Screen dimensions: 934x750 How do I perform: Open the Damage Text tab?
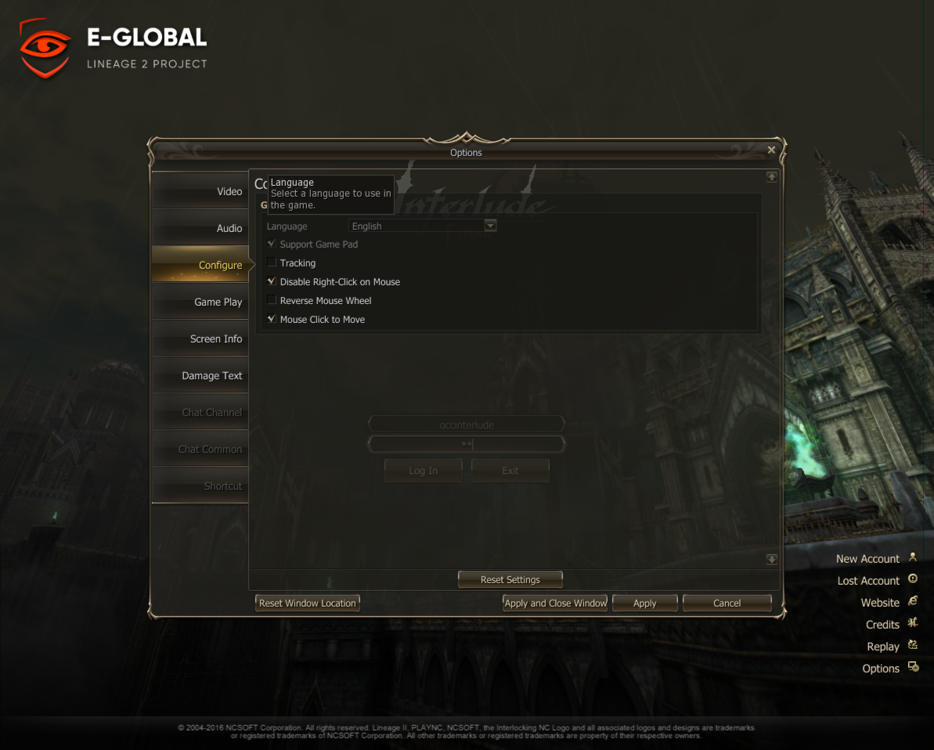tap(201, 376)
